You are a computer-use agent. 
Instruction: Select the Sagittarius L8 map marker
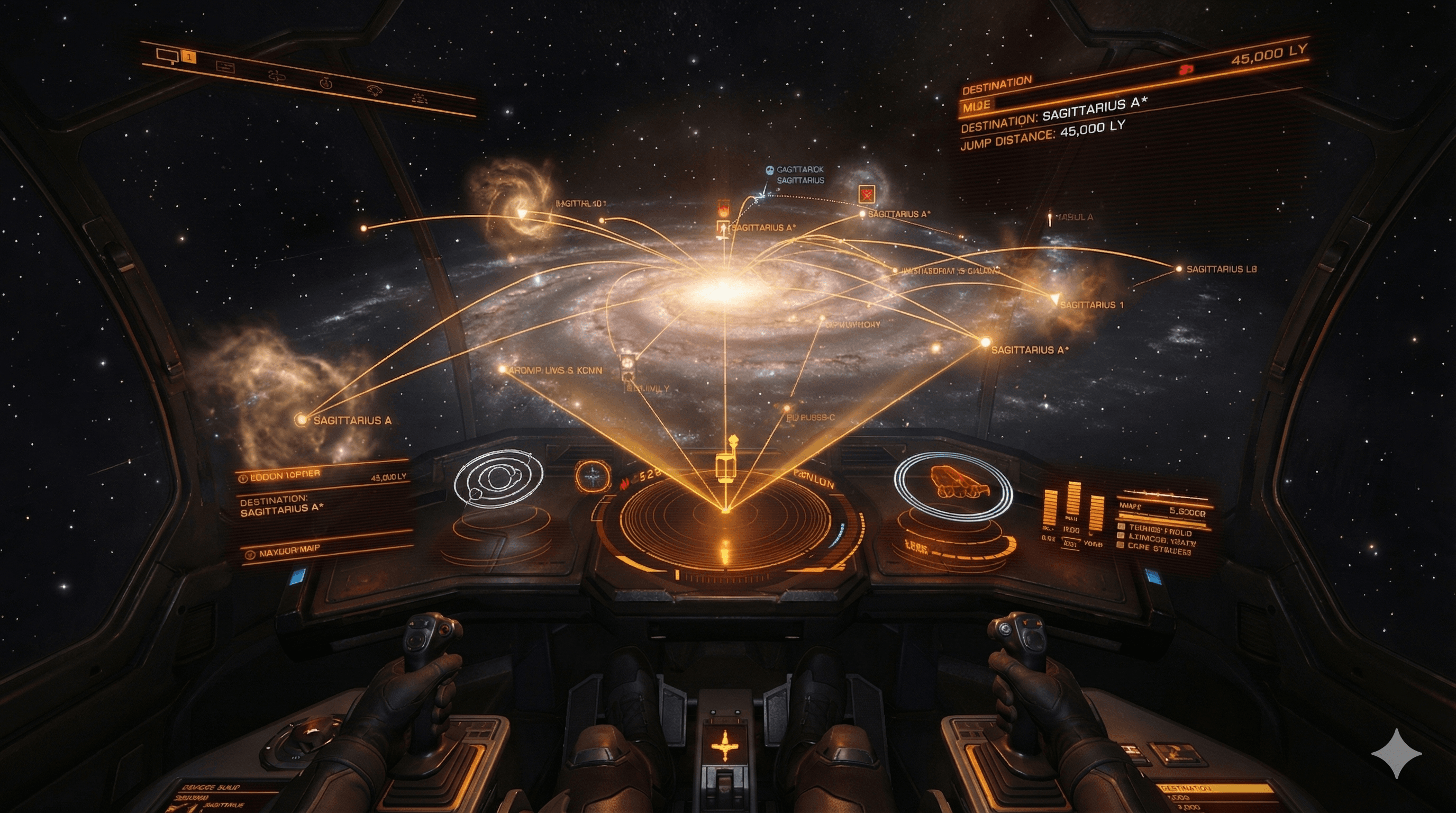point(1179,269)
